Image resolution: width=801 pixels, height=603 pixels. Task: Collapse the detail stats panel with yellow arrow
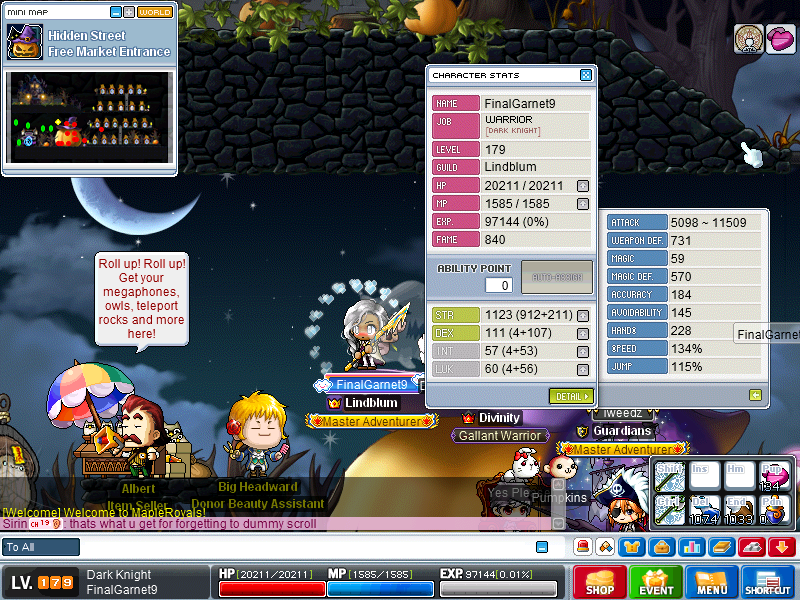click(756, 395)
